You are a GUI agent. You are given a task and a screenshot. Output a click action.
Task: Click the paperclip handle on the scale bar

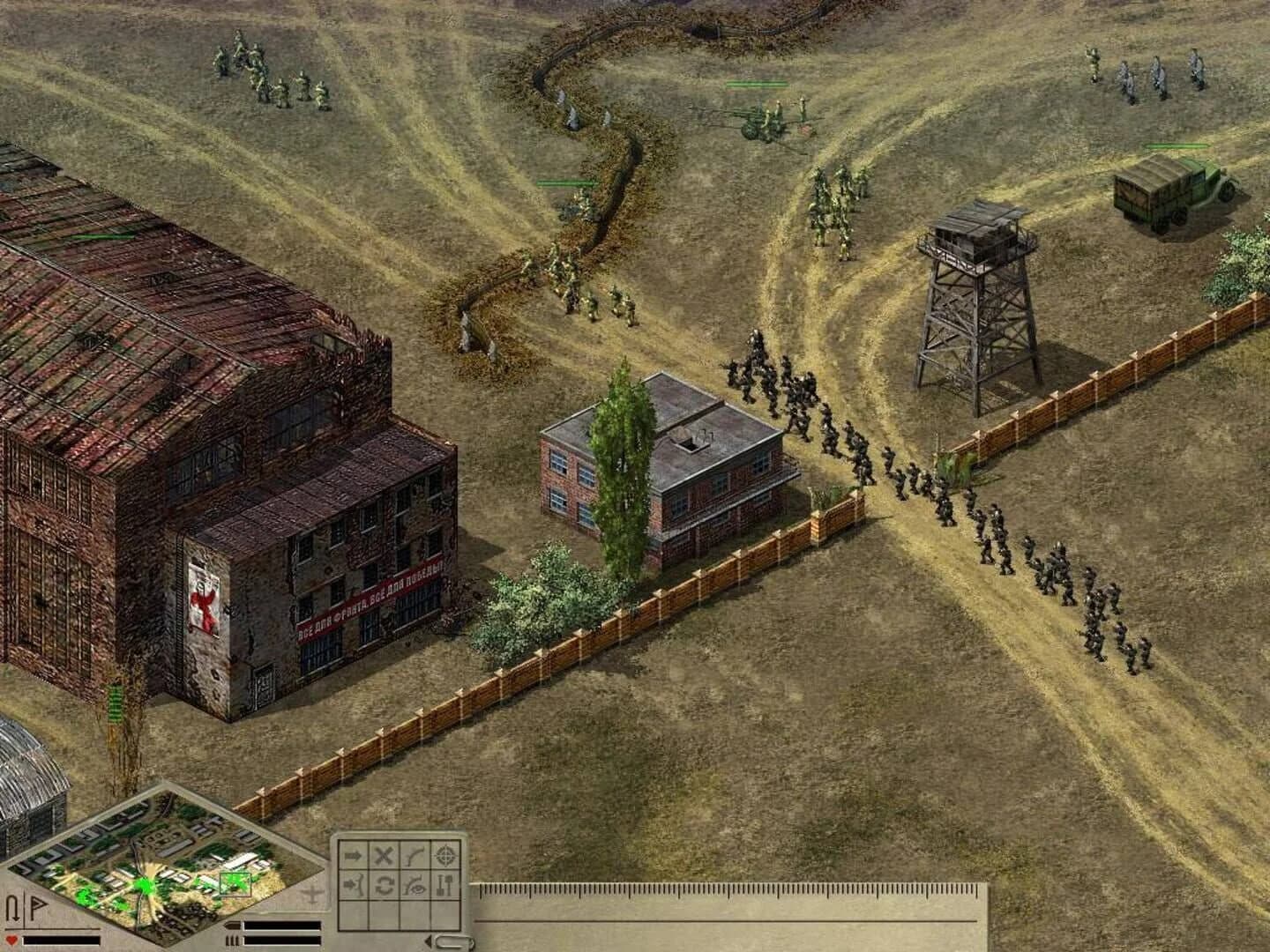coord(452,941)
